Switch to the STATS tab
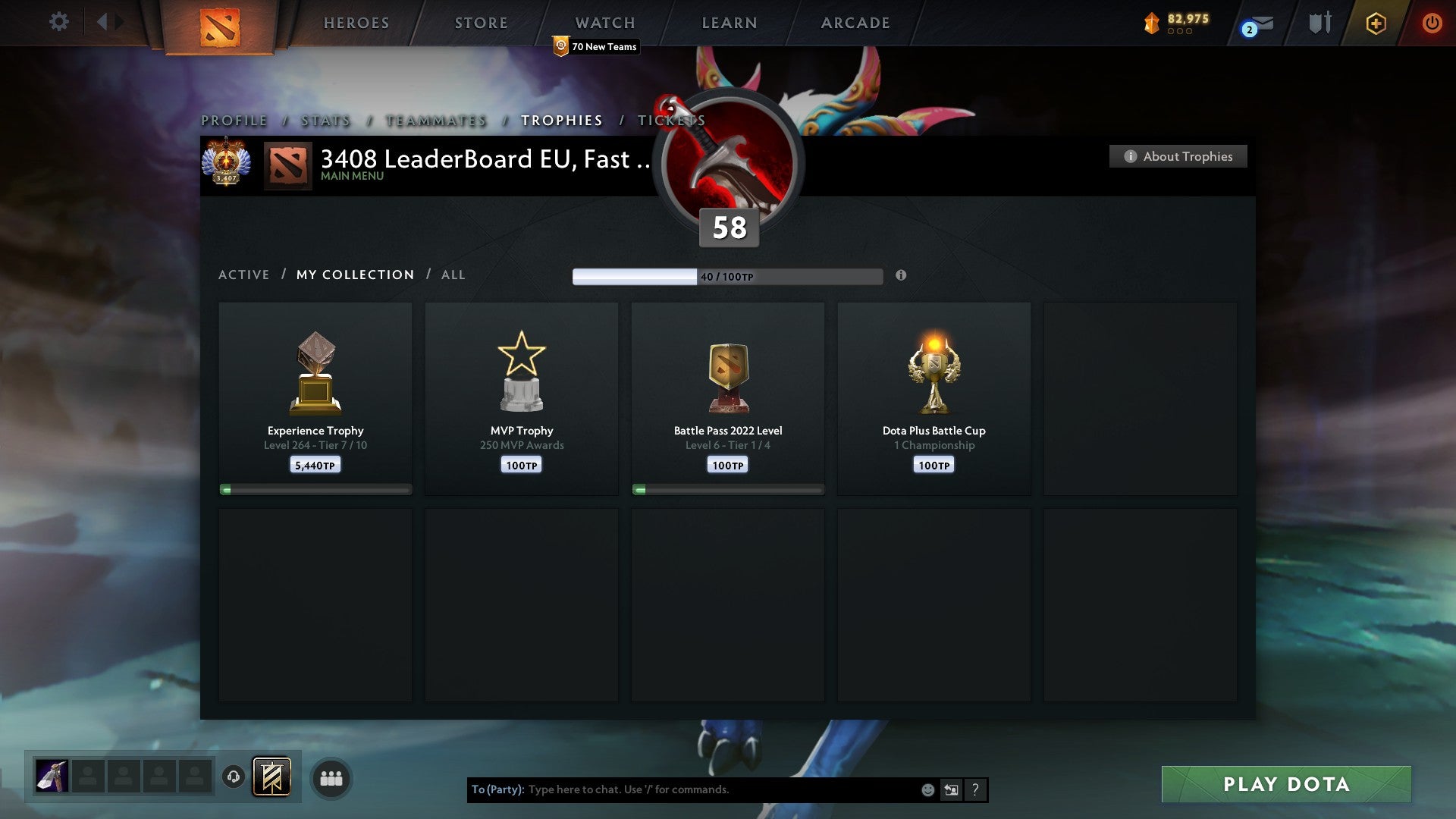Viewport: 1456px width, 819px height. 325,121
